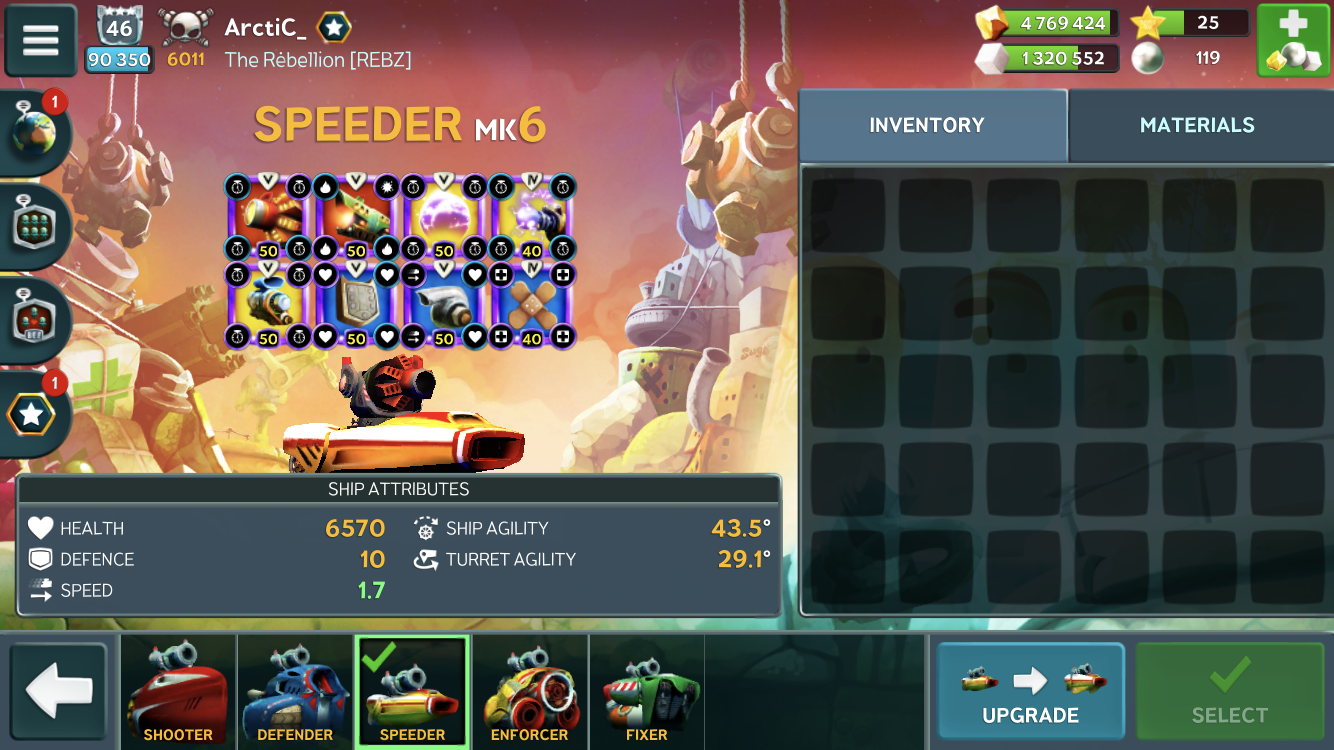This screenshot has height=750, width=1334.
Task: Open the star hexagon side button
Action: pos(32,414)
